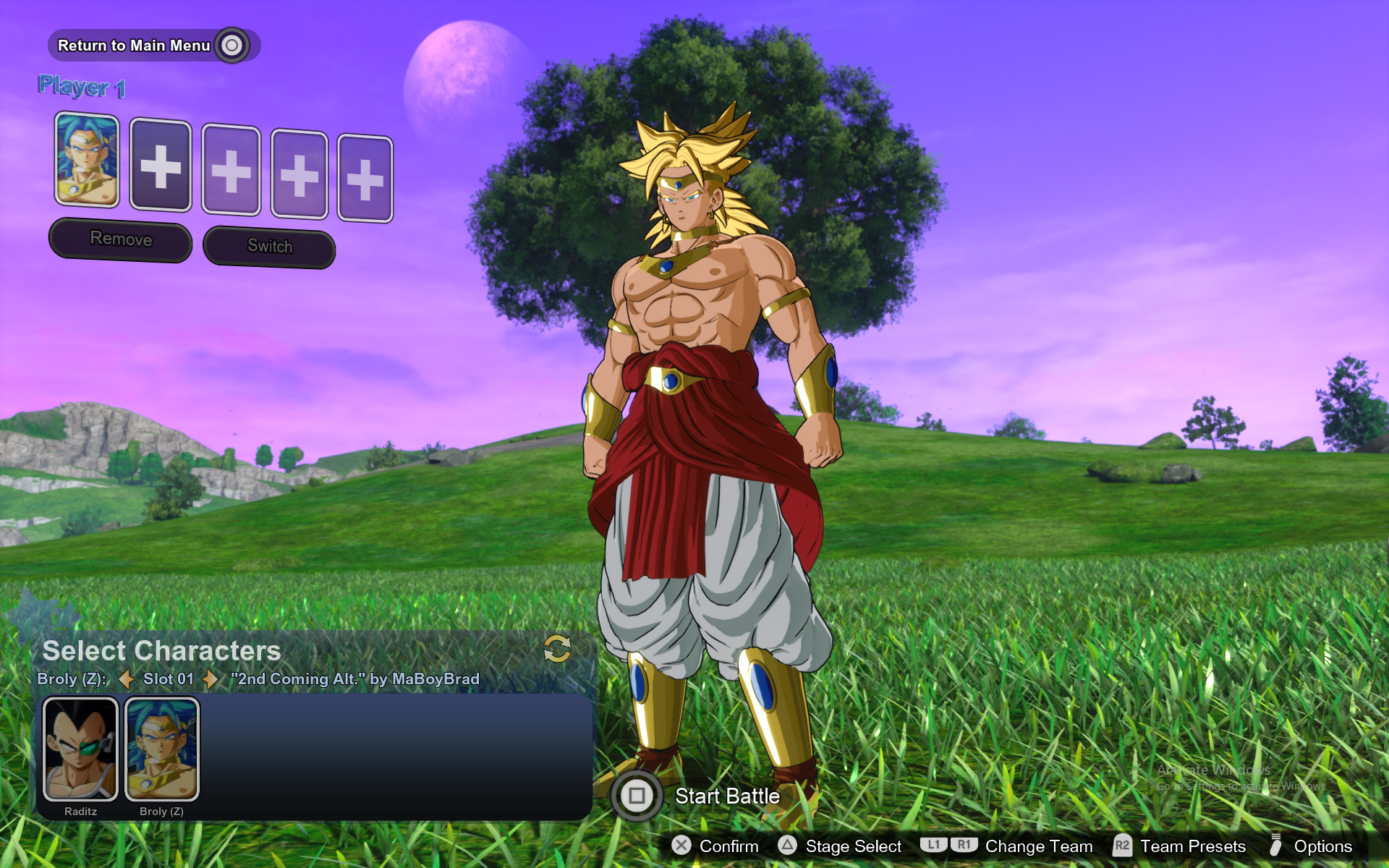Select the Broly (Z) character thumbnail

162,749
